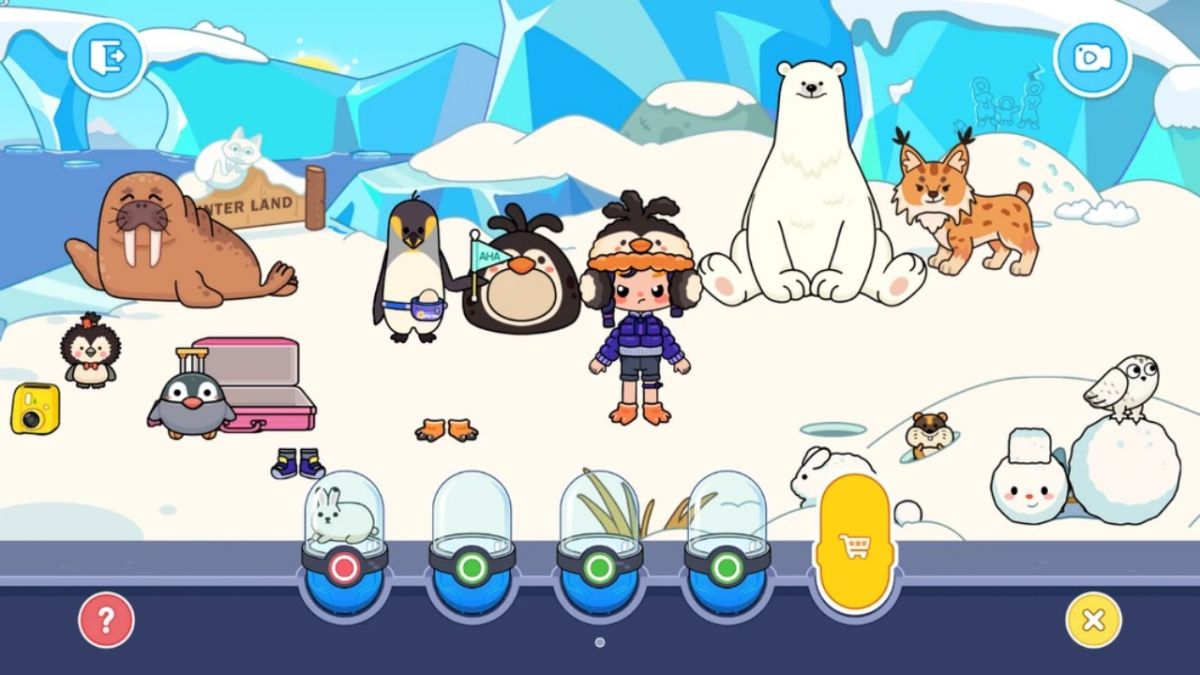This screenshot has height=675, width=1200.
Task: Close the capsule bar with the yellow X
Action: tap(1093, 620)
